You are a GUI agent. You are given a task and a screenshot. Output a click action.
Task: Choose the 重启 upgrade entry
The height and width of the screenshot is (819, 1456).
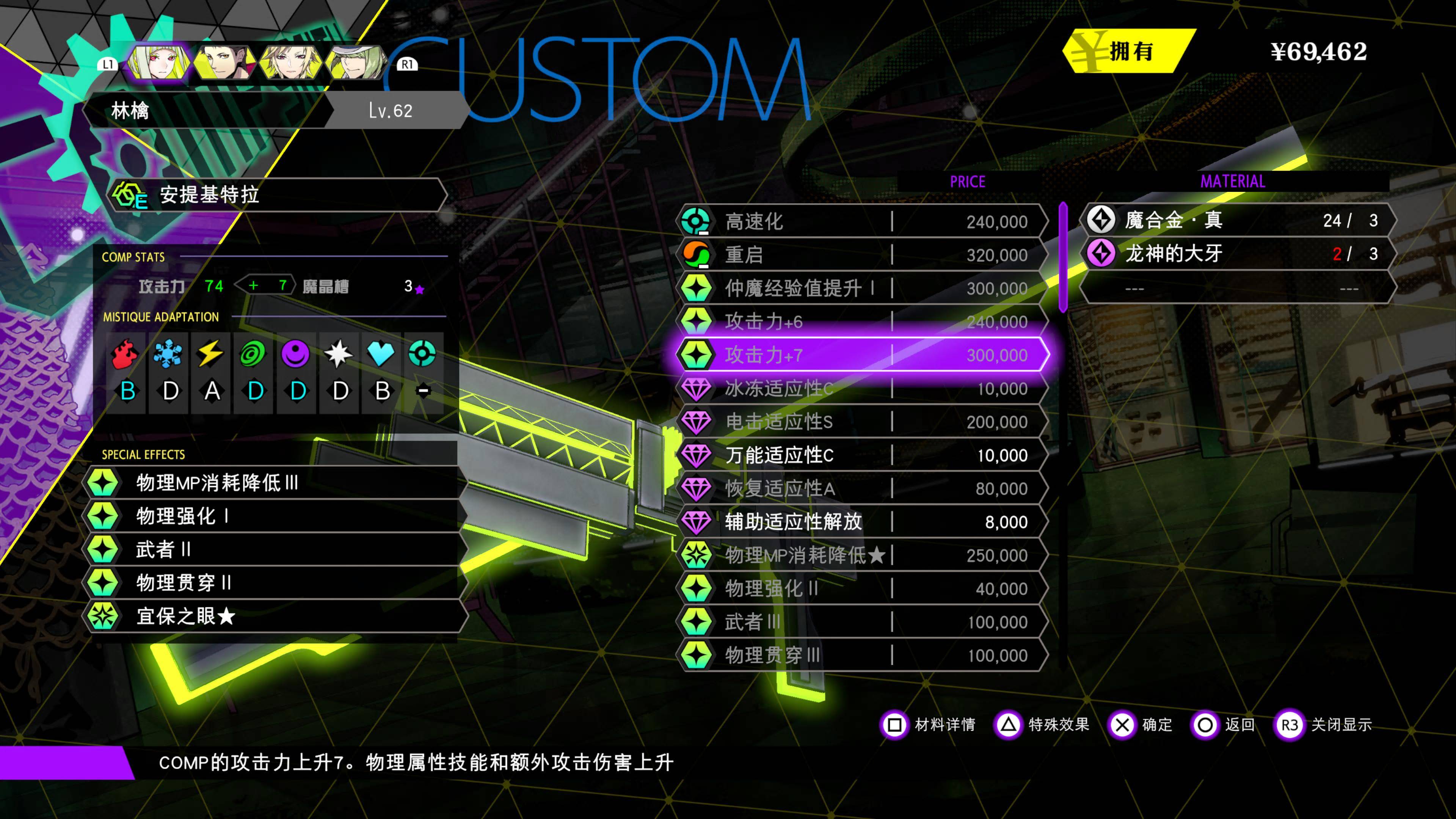point(862,255)
